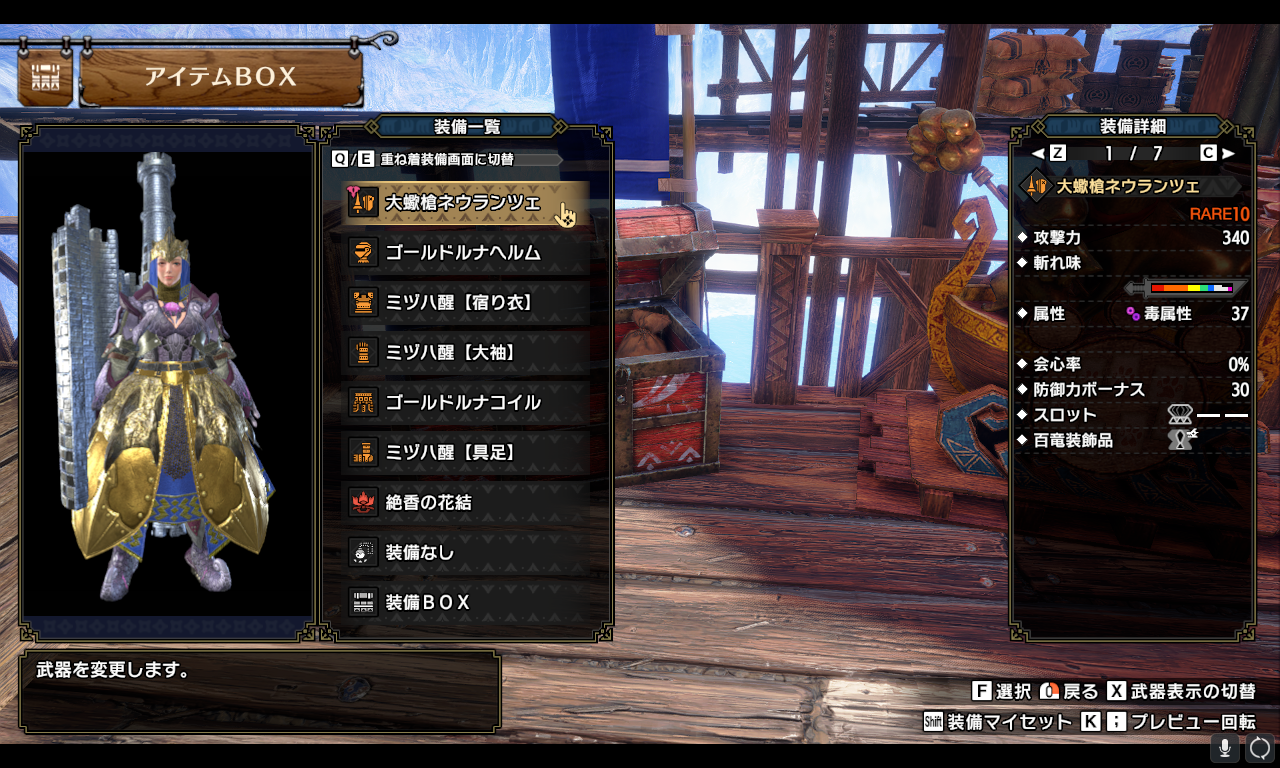Choose the ミツハ醒【具足】 leg armor
The width and height of the screenshot is (1280, 768).
(462, 453)
